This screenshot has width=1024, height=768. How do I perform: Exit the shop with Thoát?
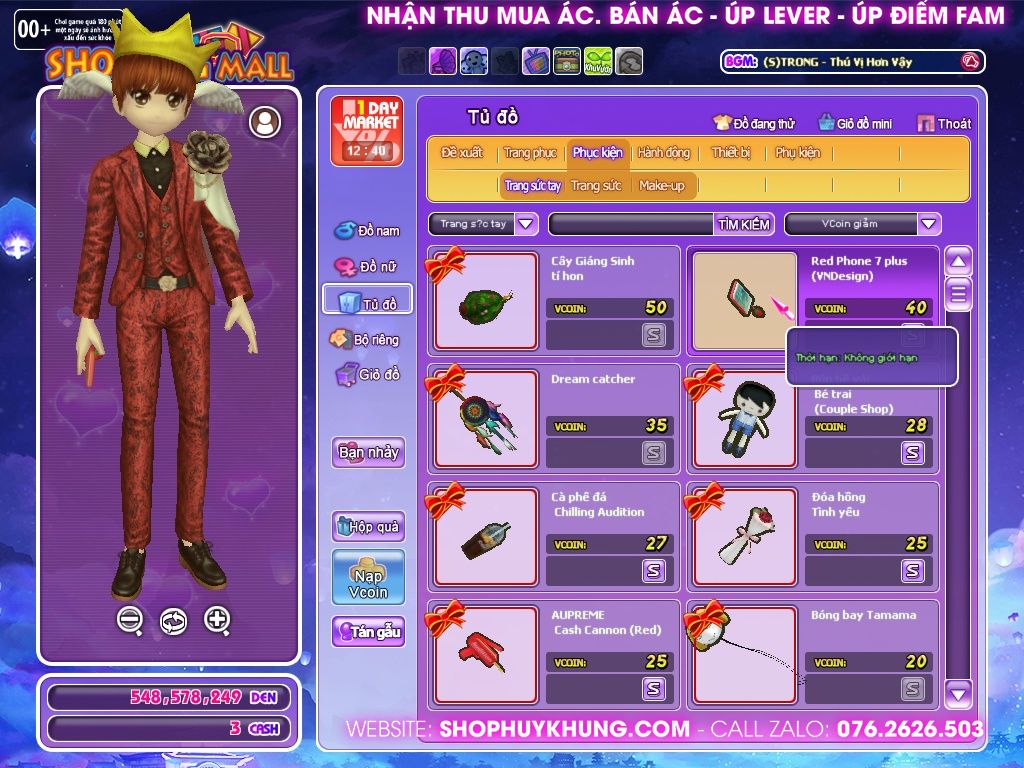coord(944,124)
